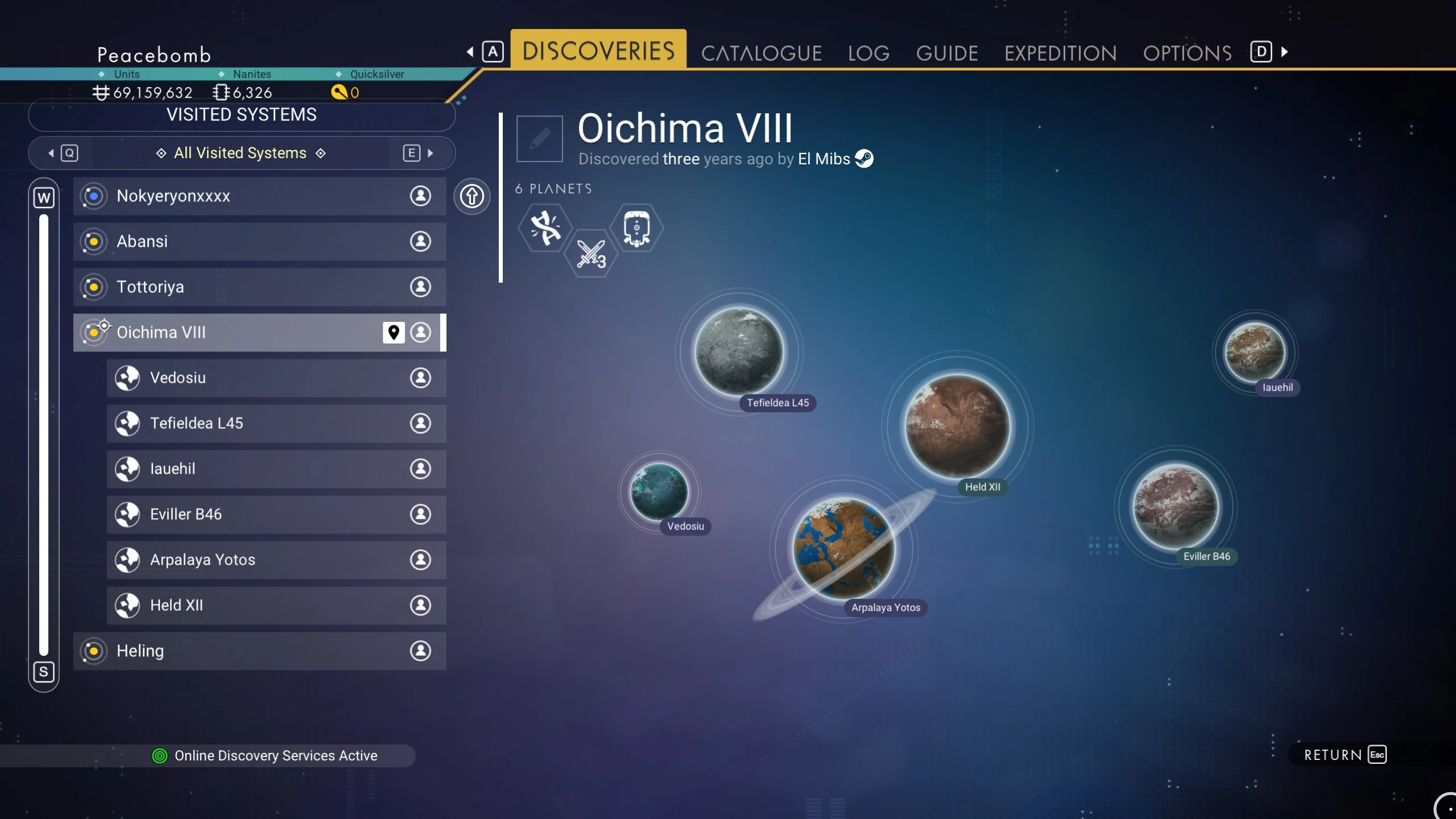The width and height of the screenshot is (1456, 819).
Task: Open the Log tab
Action: pyautogui.click(x=868, y=53)
